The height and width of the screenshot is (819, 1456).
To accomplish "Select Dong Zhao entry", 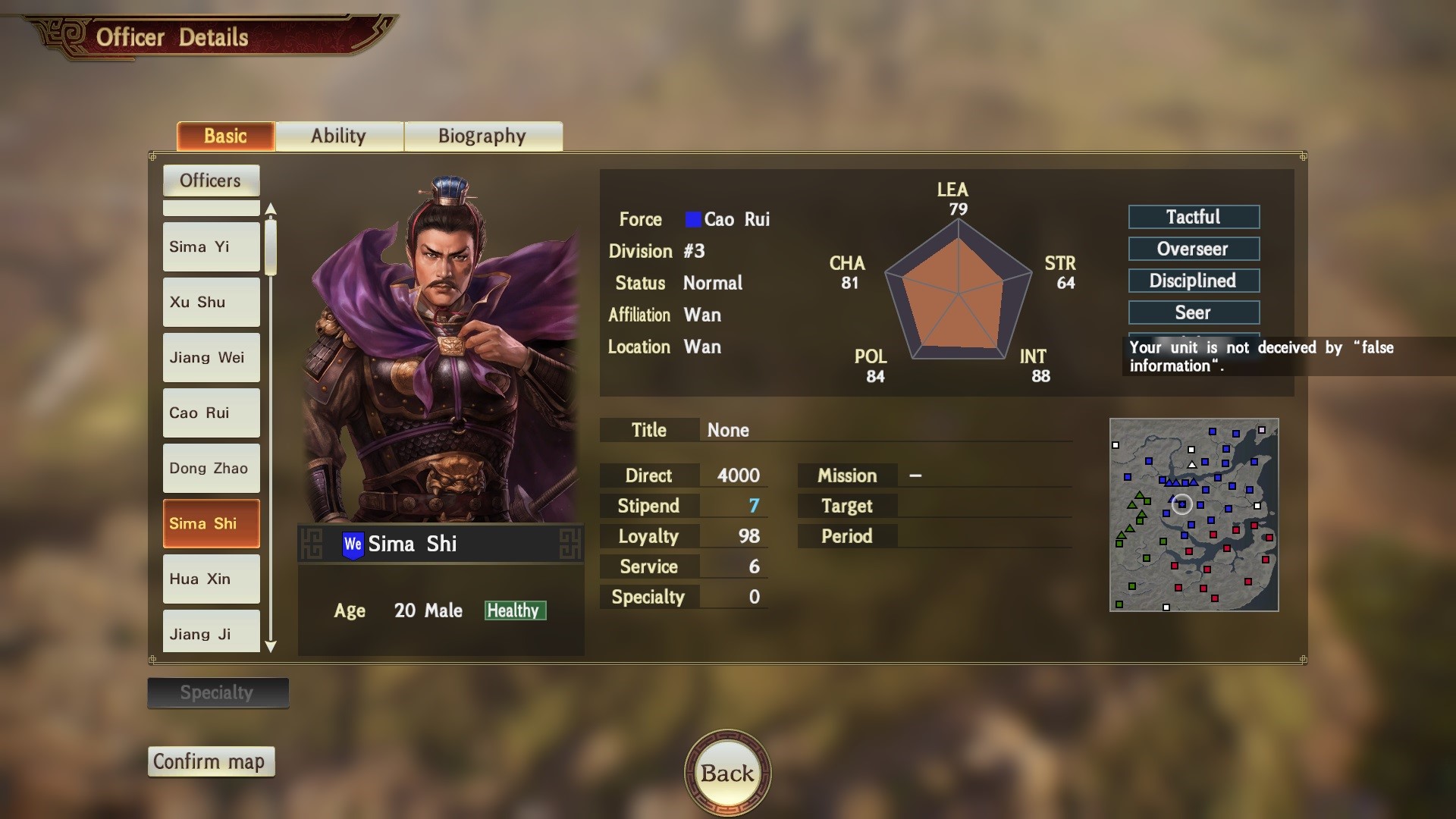I will tap(211, 469).
